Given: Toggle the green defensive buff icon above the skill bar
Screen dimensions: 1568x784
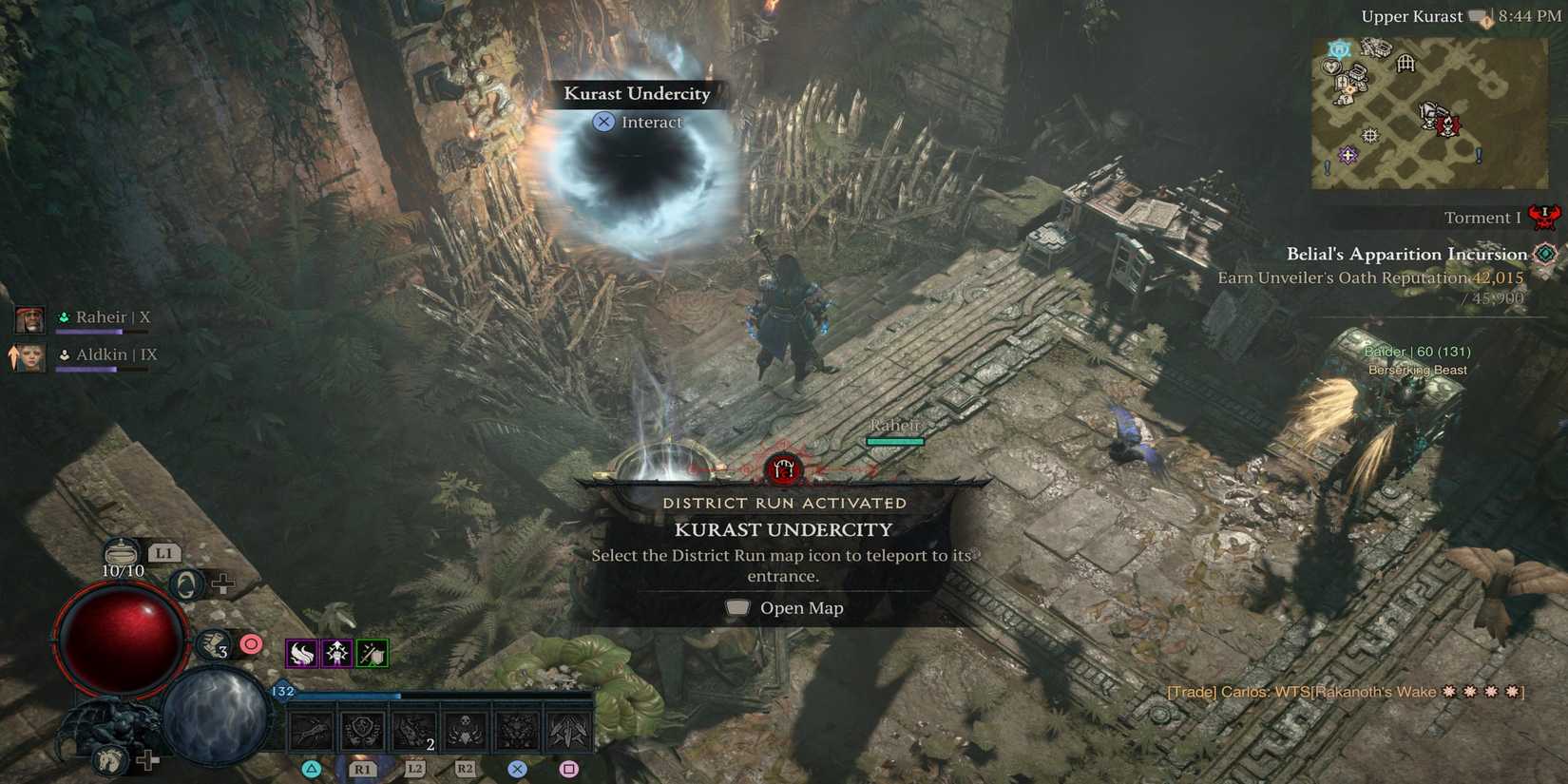Looking at the screenshot, I should [373, 654].
